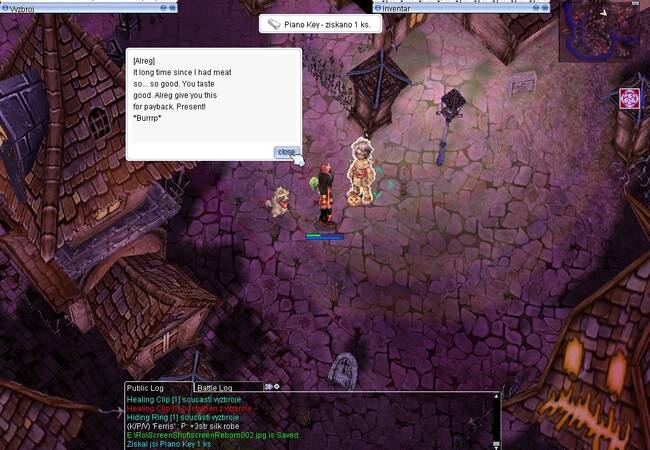This screenshot has width=650, height=450.
Task: Select the Public Log chat tab
Action: click(146, 387)
